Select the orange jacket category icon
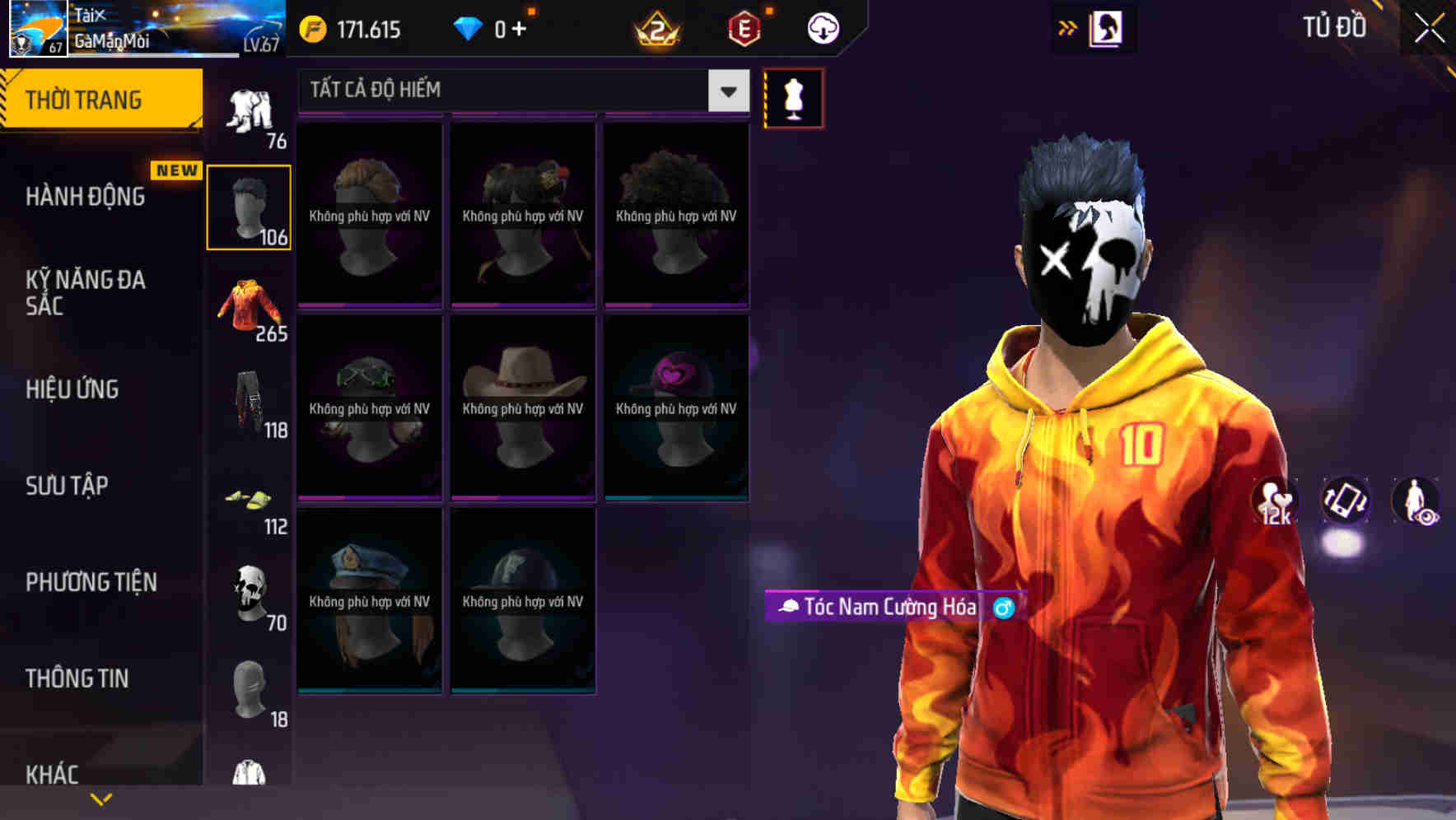 pos(249,309)
